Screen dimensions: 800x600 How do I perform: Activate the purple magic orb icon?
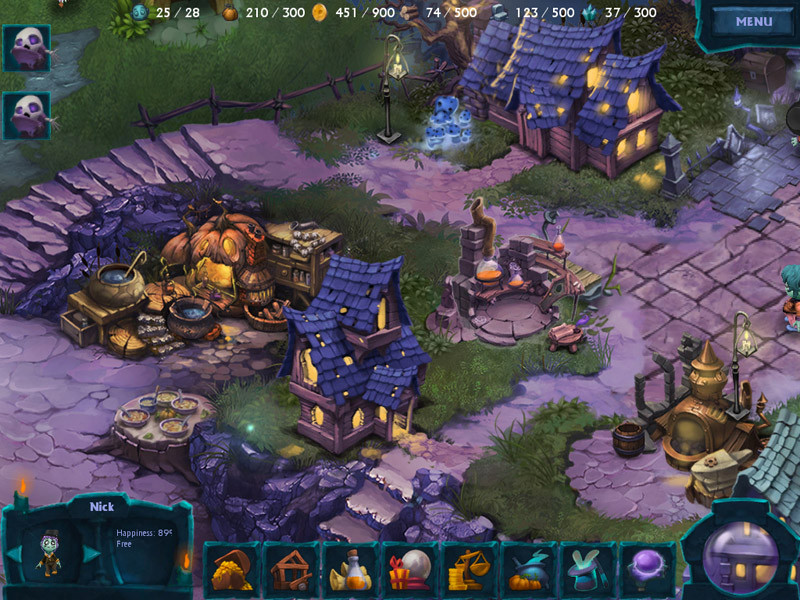646,570
